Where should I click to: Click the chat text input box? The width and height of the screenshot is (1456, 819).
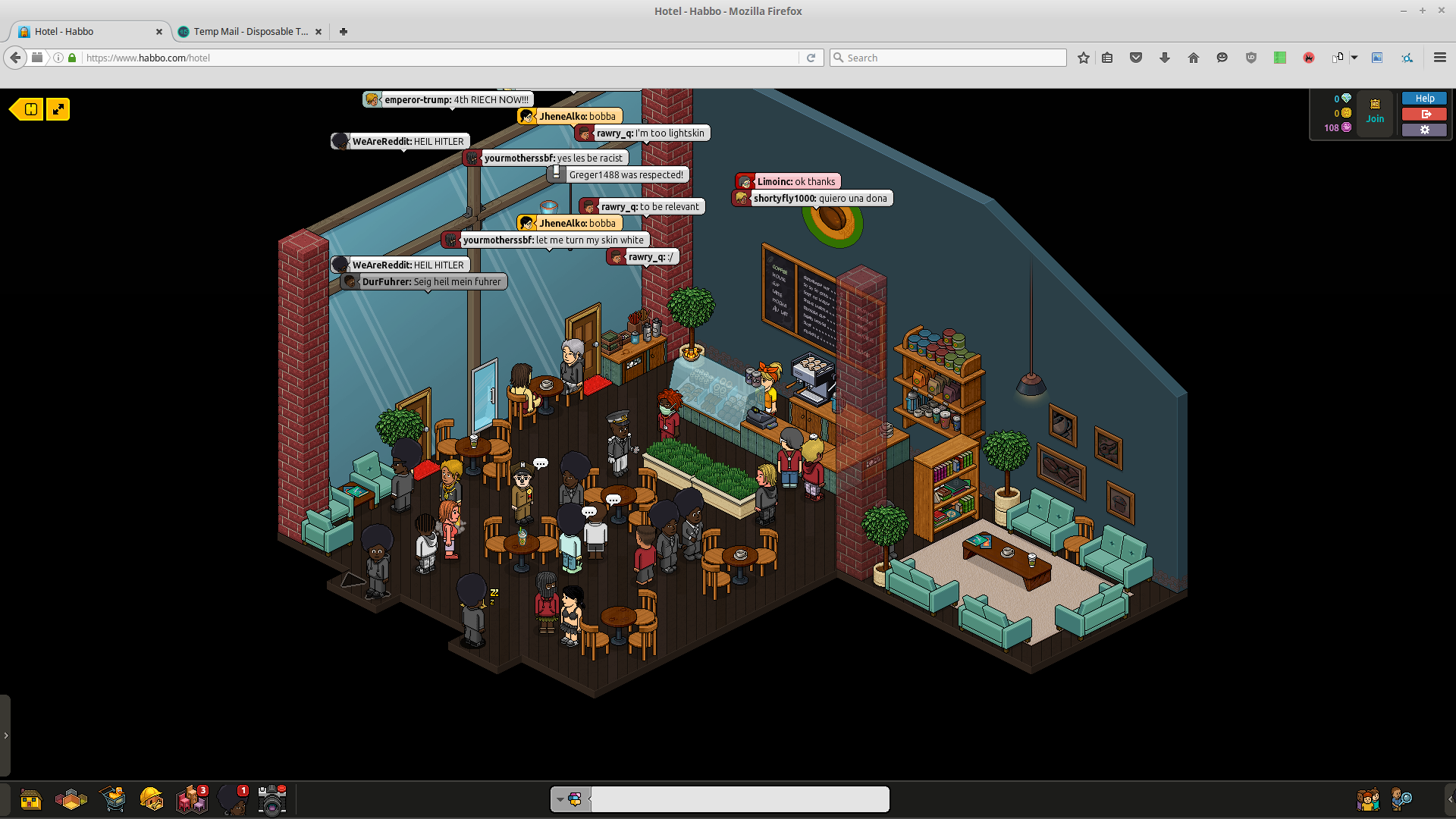739,799
